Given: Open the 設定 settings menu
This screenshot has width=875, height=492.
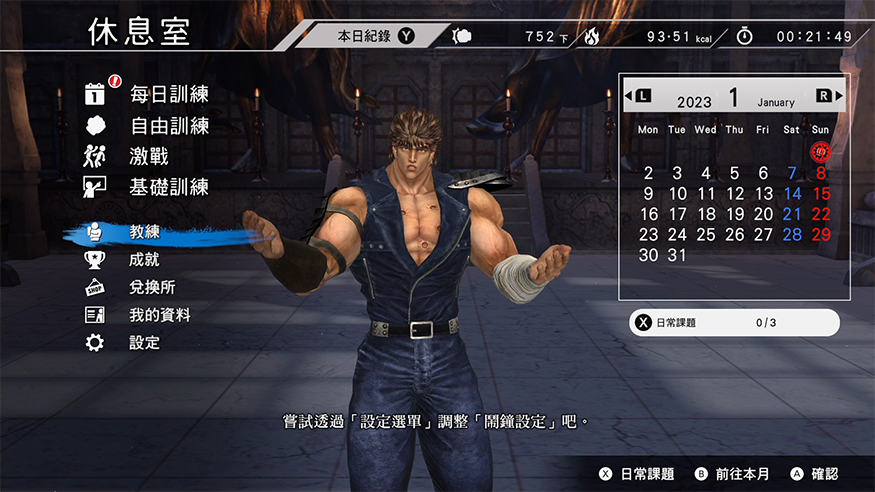Looking at the screenshot, I should coord(144,343).
